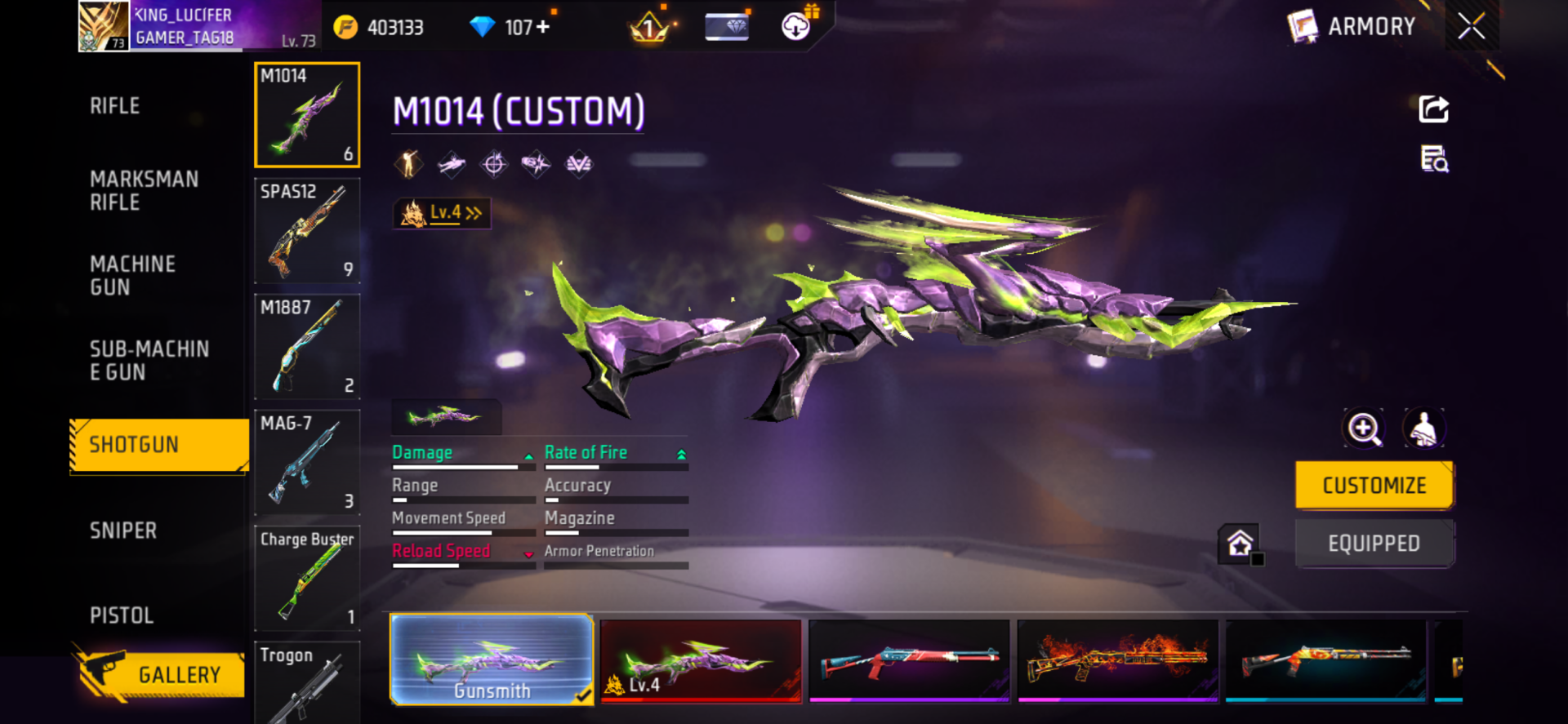
Task: Select the Gunsmith skin thumbnail
Action: point(492,660)
